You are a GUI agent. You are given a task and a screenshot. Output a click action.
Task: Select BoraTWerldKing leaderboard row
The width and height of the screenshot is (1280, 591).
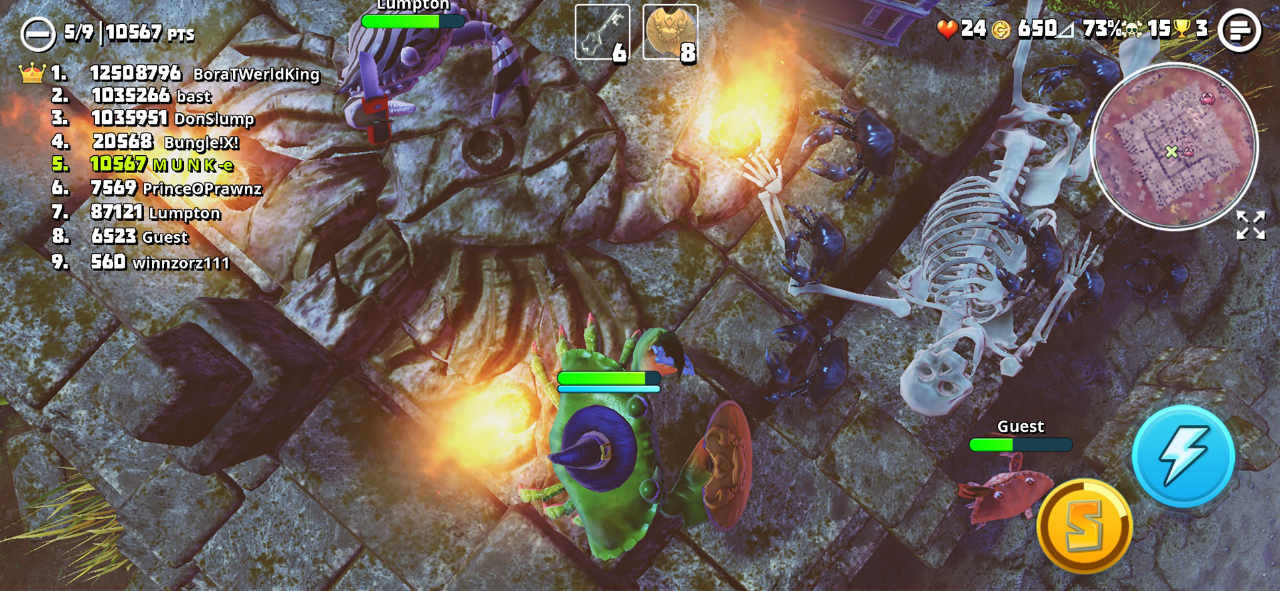coord(185,73)
